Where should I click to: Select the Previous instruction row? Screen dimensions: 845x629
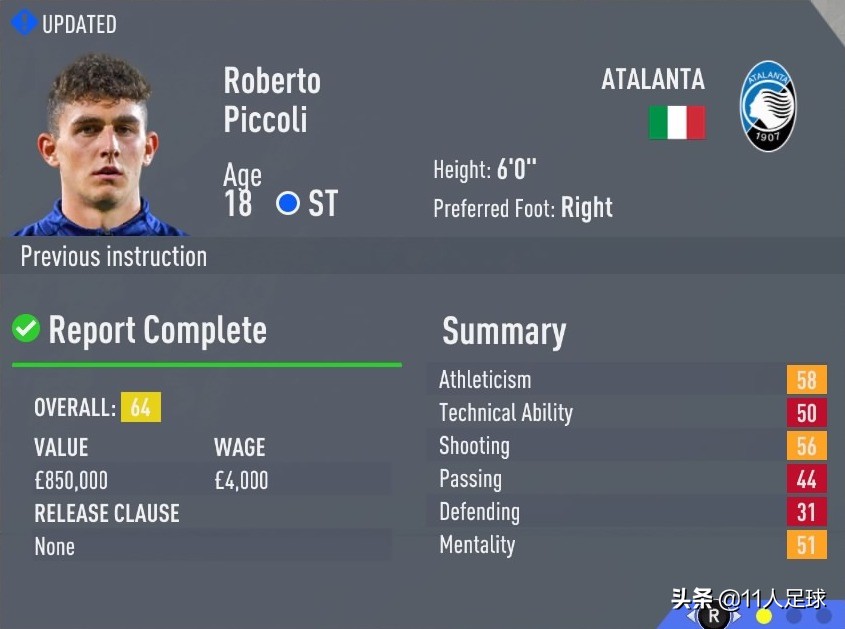click(x=114, y=256)
